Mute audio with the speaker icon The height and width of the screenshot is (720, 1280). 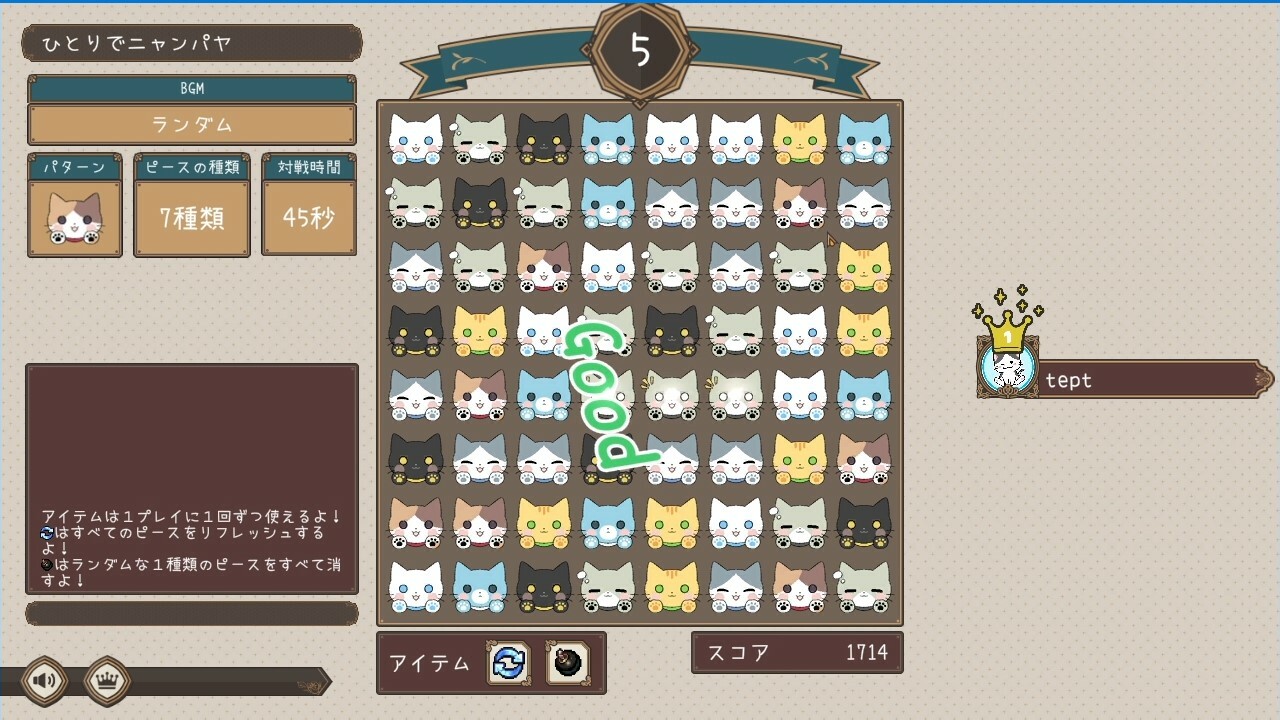(42, 680)
